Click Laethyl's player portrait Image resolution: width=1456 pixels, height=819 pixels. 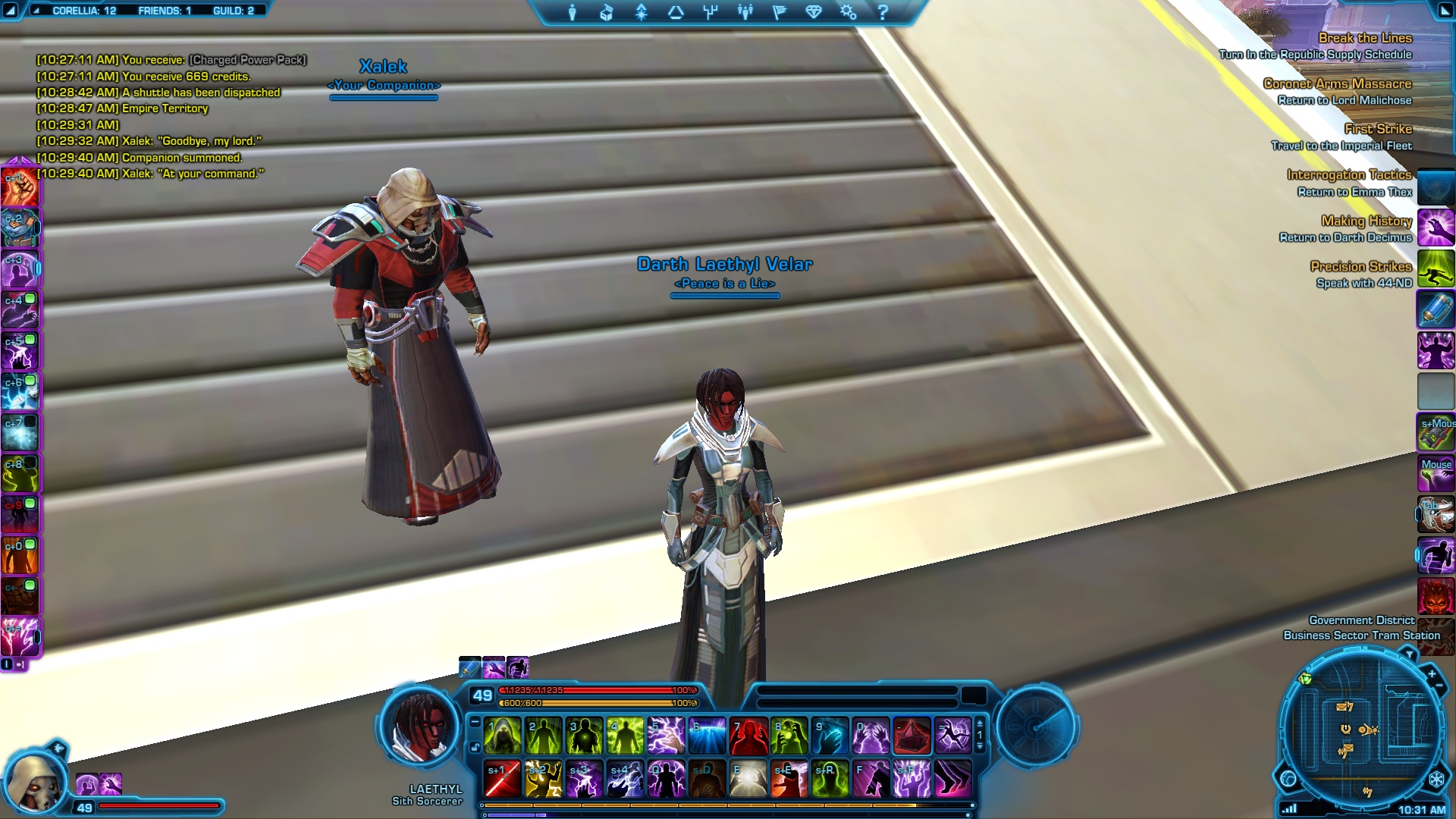click(x=419, y=726)
